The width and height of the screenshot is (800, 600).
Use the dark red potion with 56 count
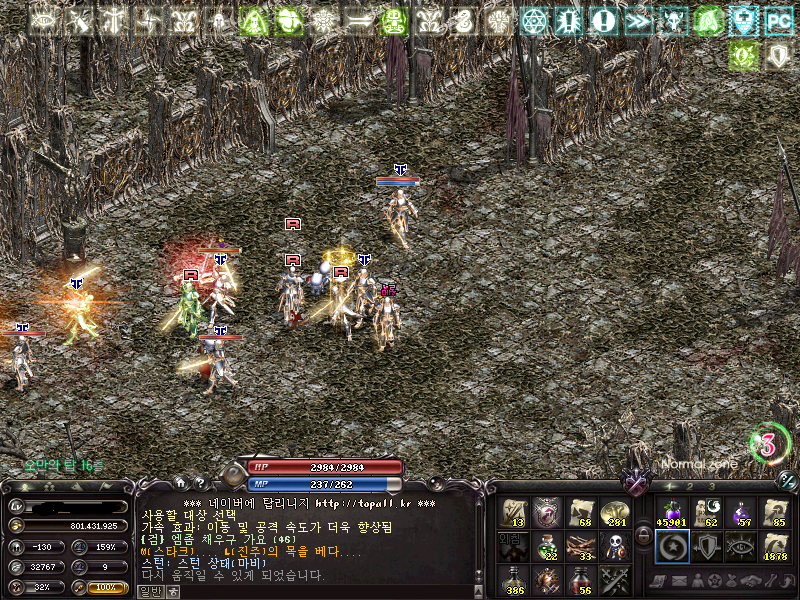coord(581,579)
